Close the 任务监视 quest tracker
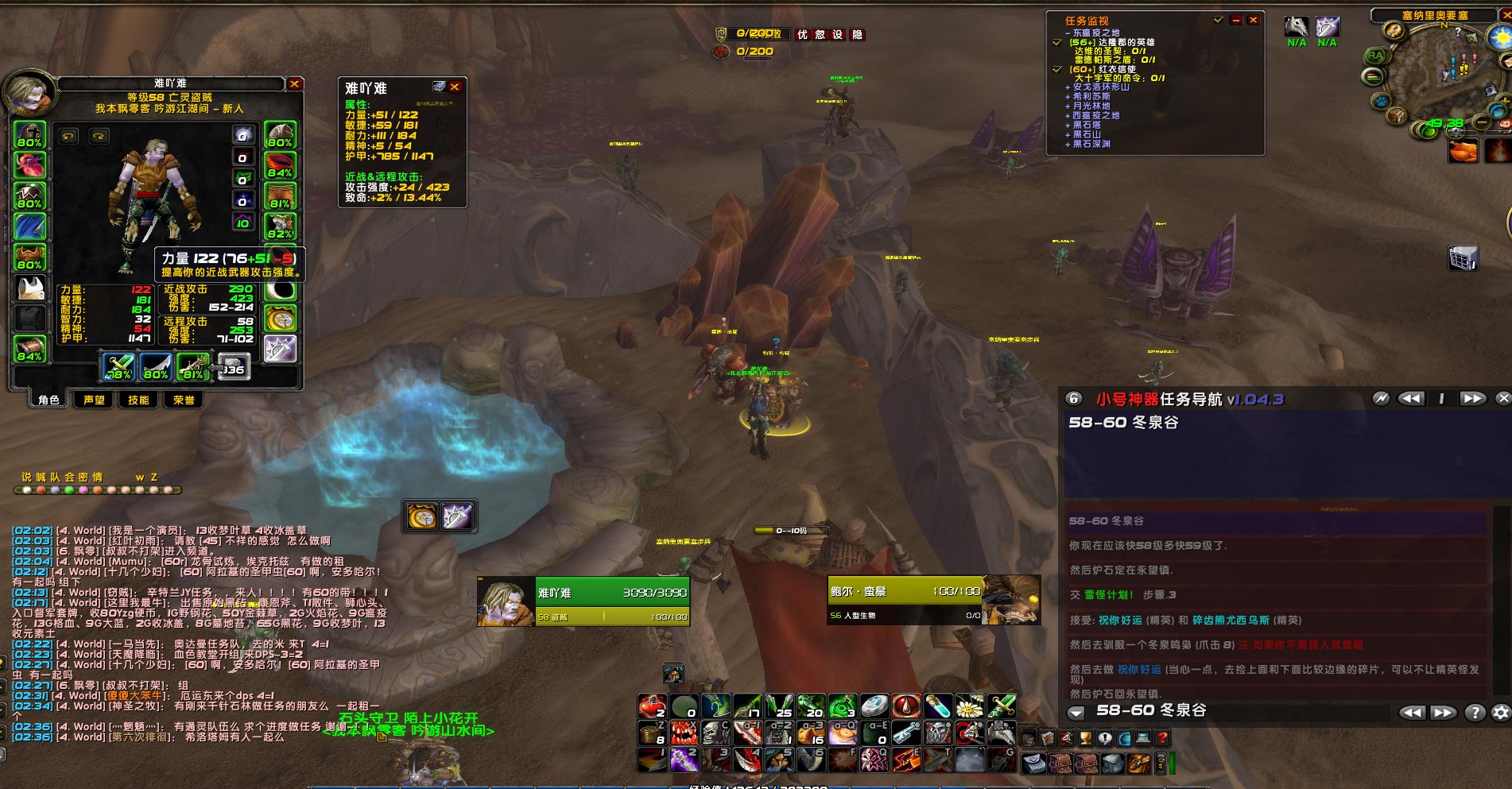Viewport: 1512px width, 789px height. coord(1254,20)
